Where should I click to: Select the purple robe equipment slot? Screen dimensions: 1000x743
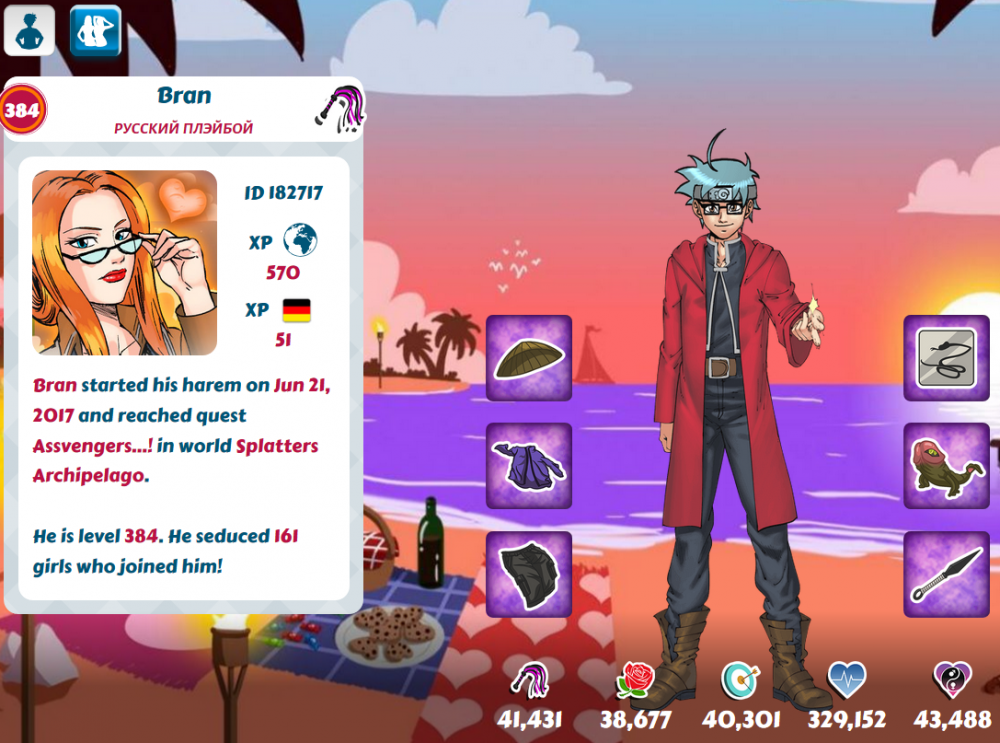pyautogui.click(x=529, y=466)
